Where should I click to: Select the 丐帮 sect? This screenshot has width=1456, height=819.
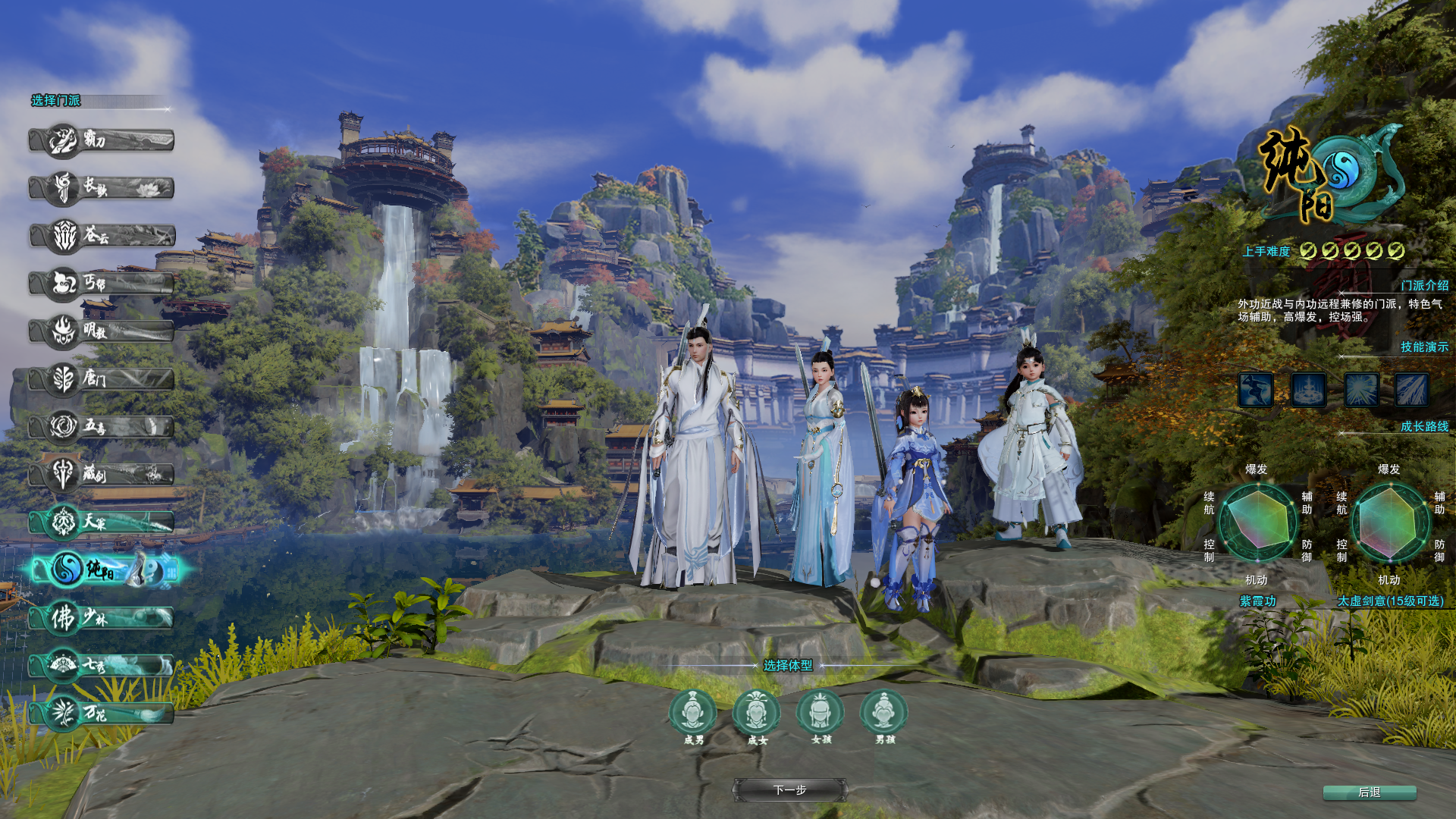pos(102,284)
